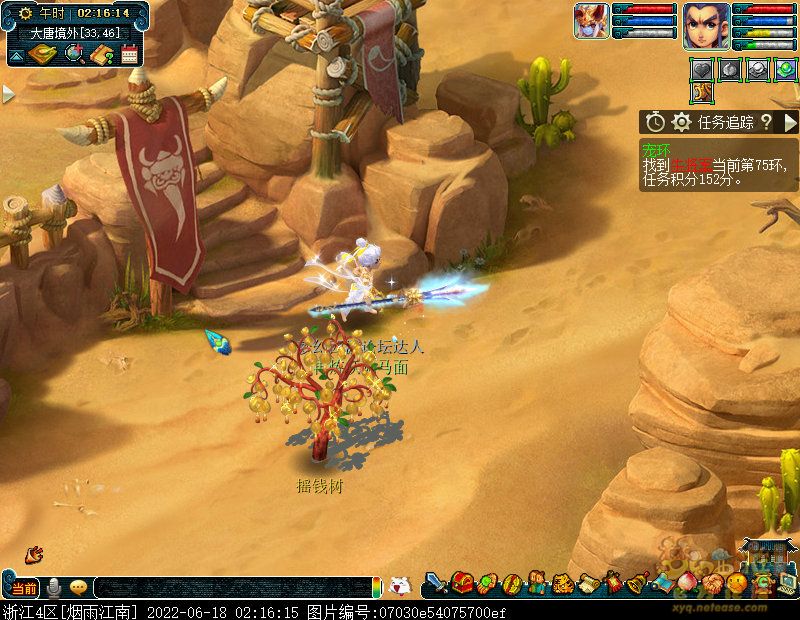Open the help guide book icon
The width and height of the screenshot is (800, 620).
101,54
